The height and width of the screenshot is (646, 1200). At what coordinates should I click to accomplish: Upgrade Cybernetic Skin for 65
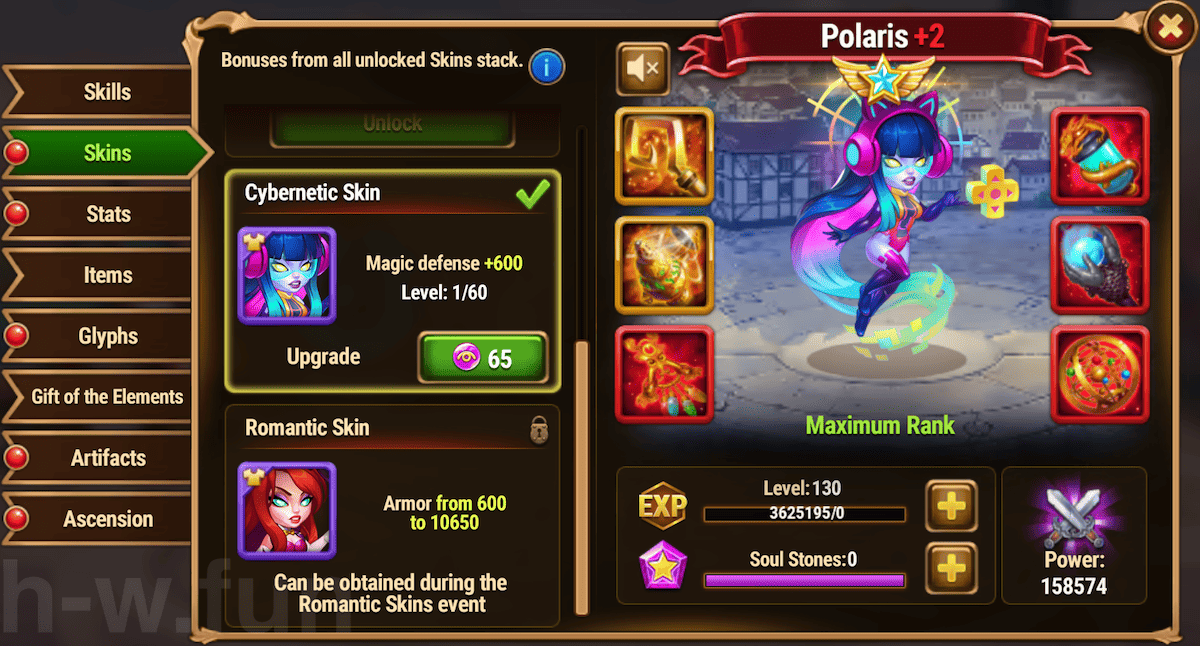483,358
